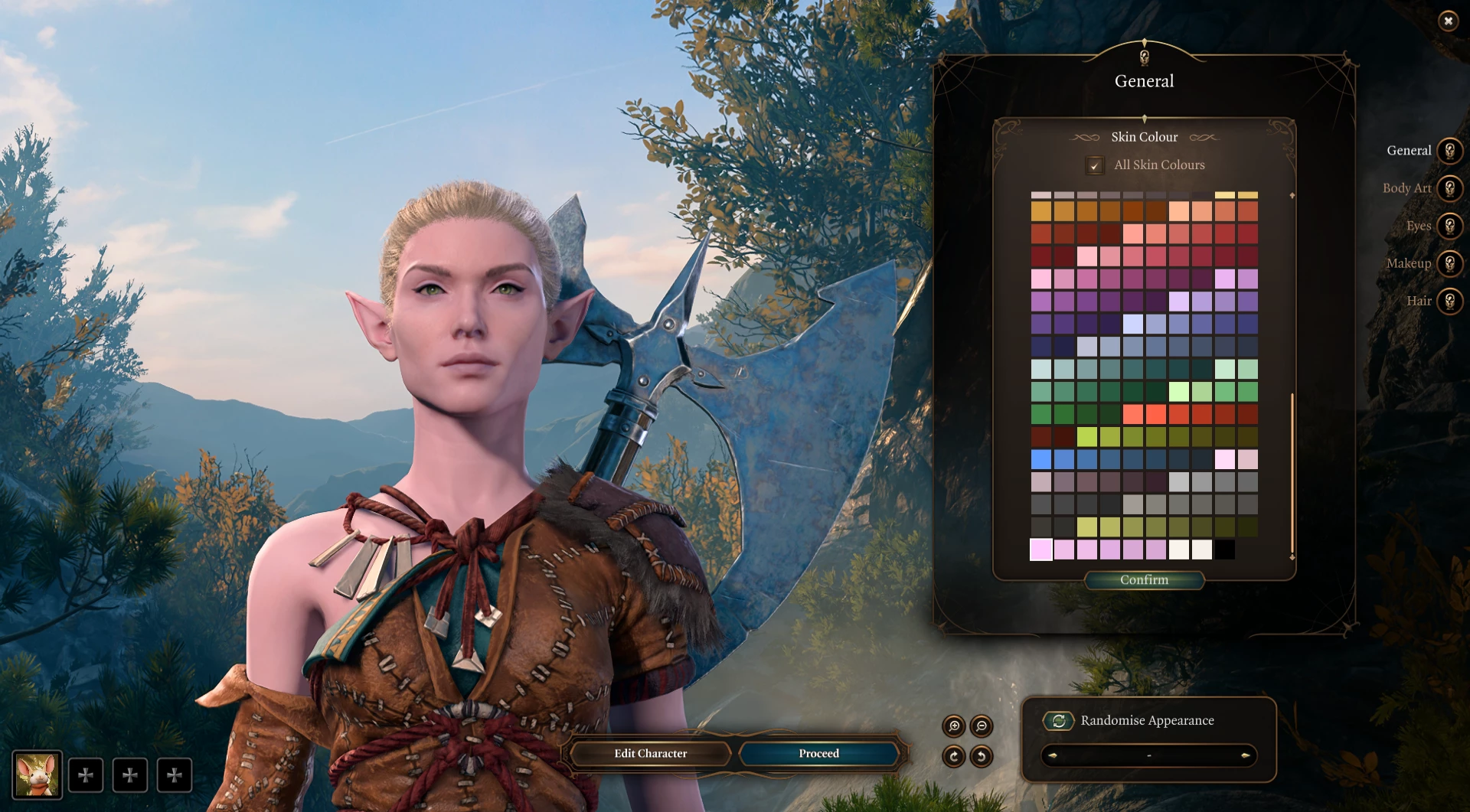The image size is (1470, 812).
Task: Toggle the All Skin Colours checkbox
Action: pos(1095,165)
